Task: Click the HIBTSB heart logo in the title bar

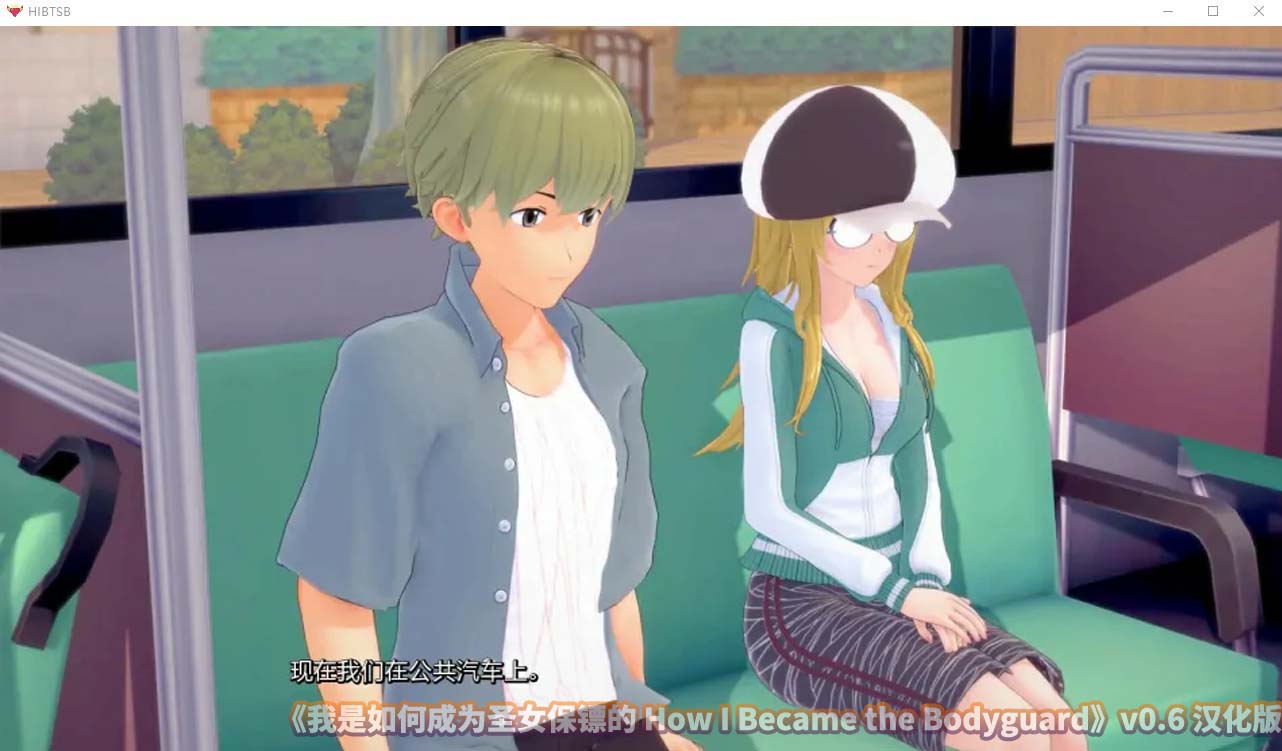Action: tap(14, 12)
